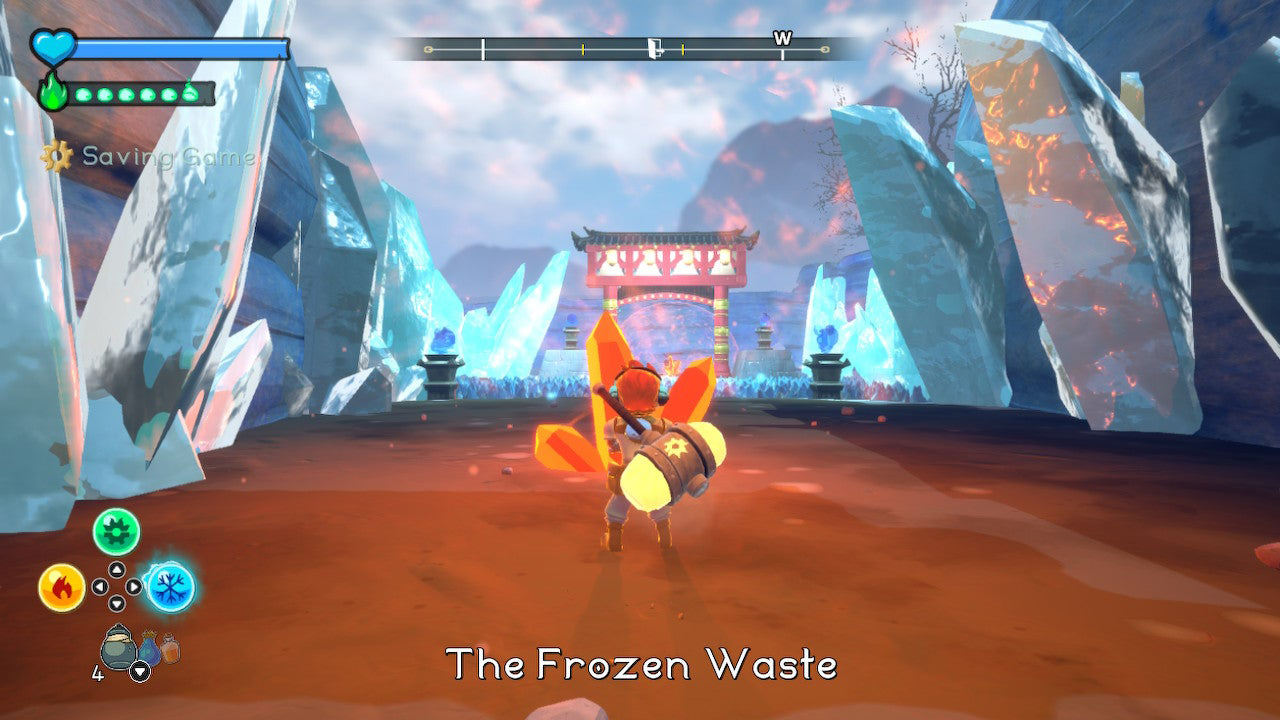Choose the blue snowflake ice element
This screenshot has width=1280, height=720.
click(171, 587)
